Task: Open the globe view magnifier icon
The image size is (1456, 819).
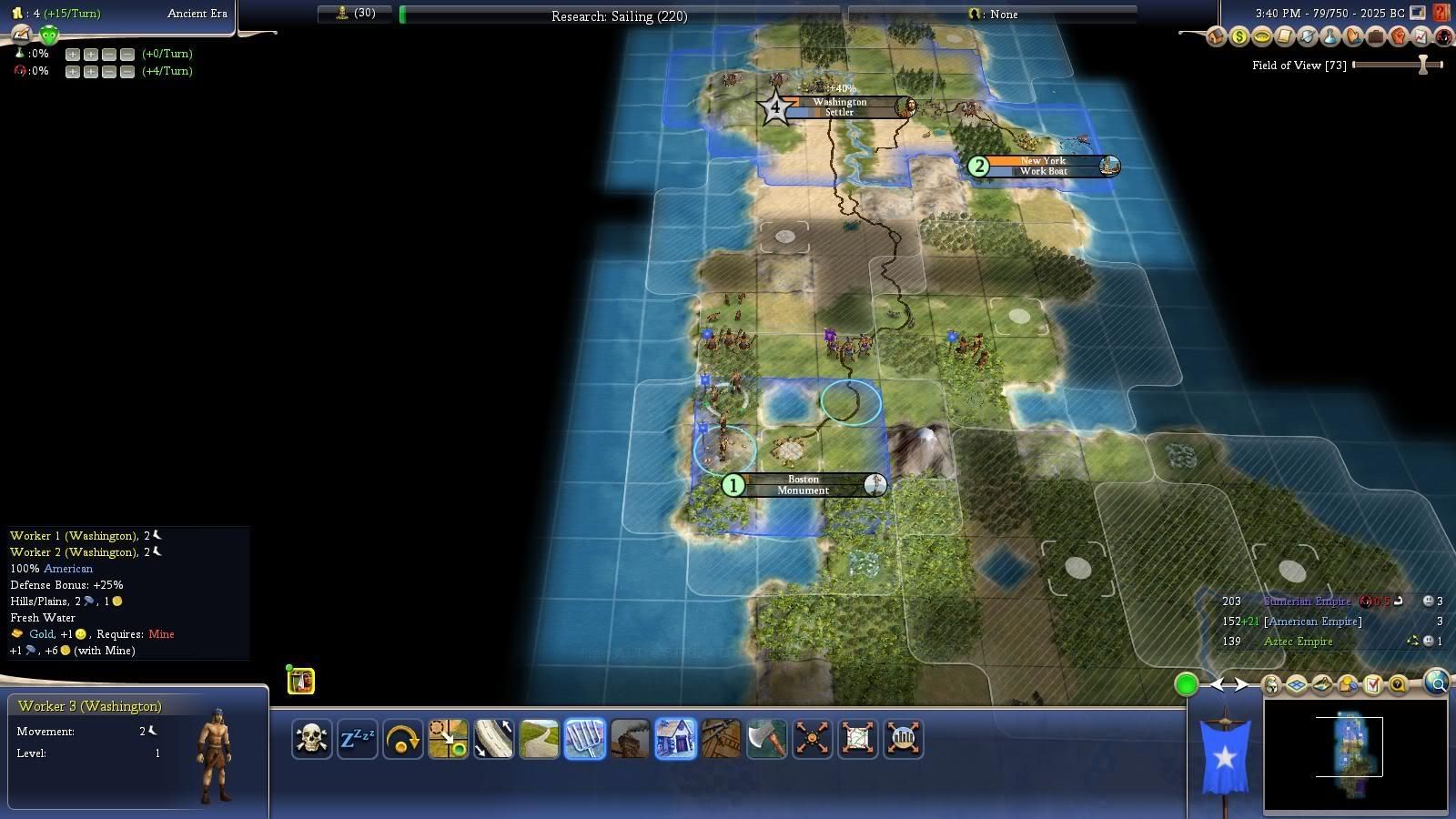Action: pyautogui.click(x=1437, y=682)
